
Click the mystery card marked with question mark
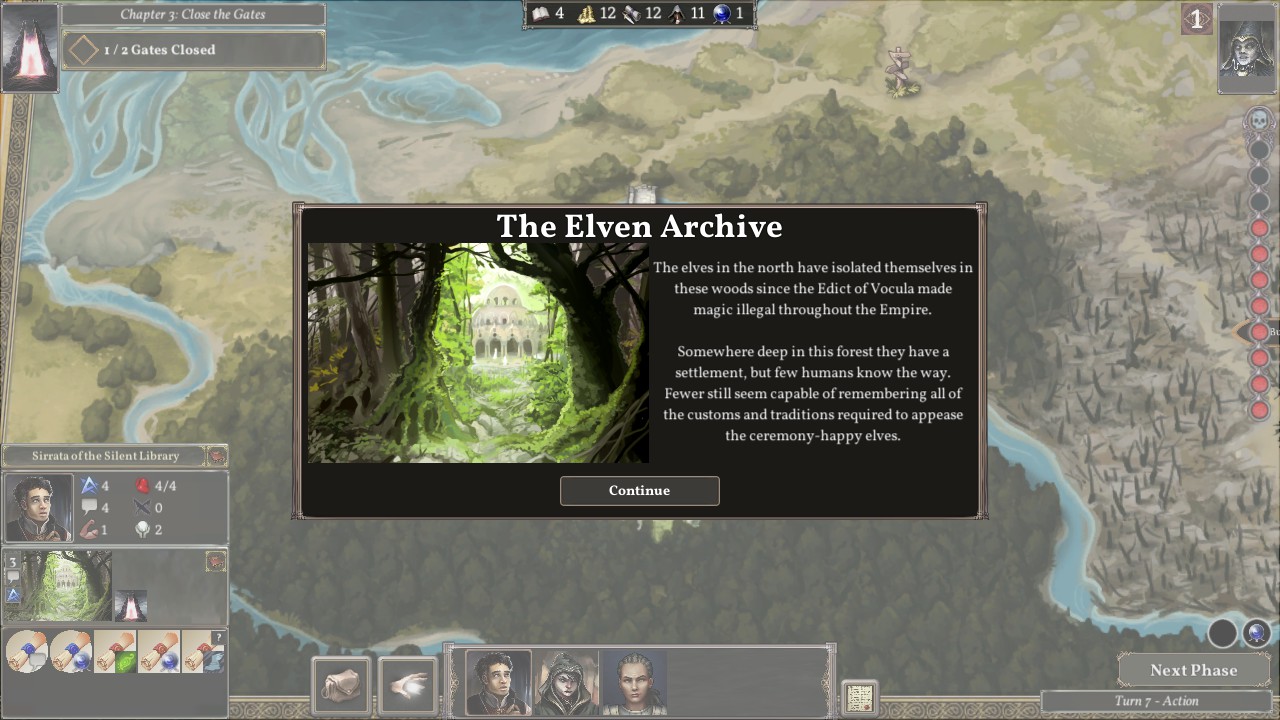205,651
